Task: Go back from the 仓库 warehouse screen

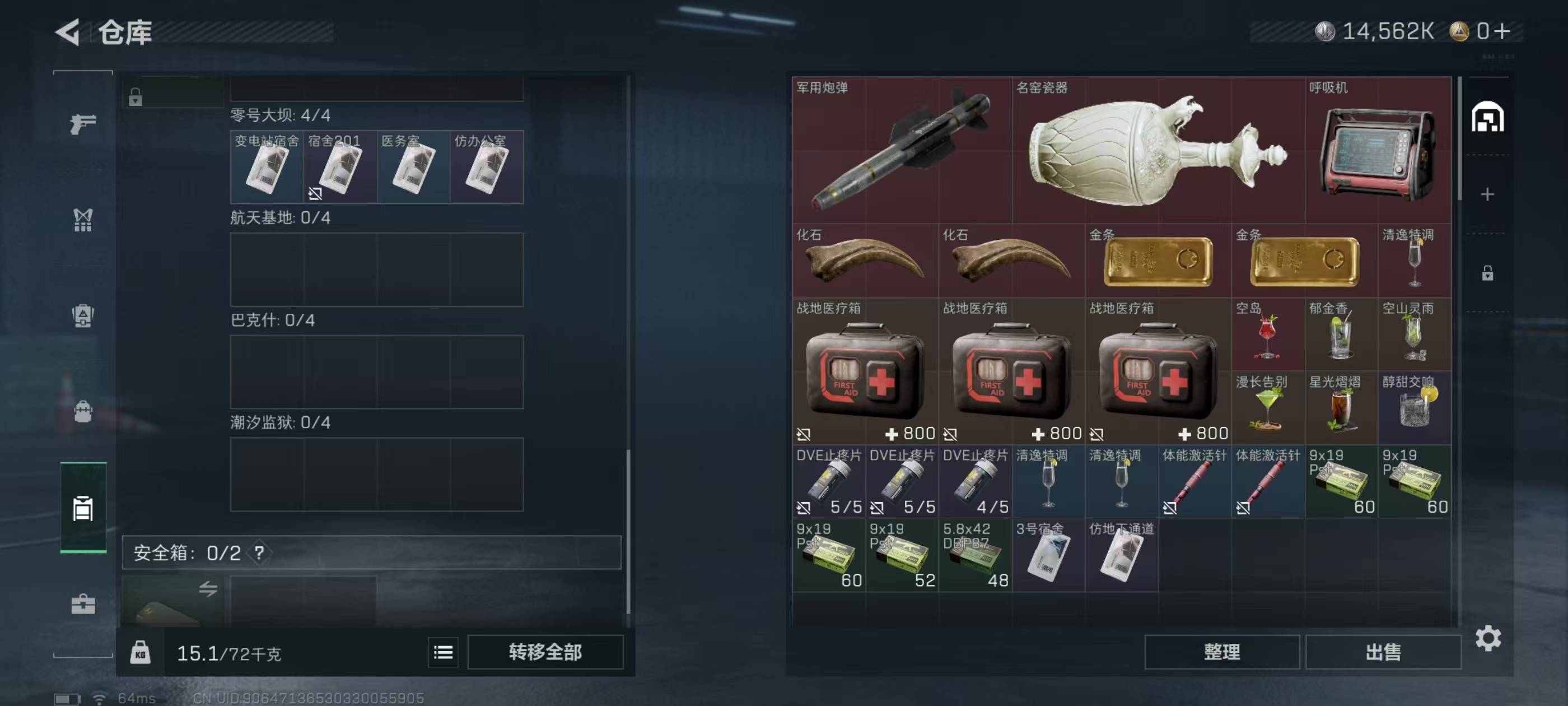Action: [x=68, y=32]
